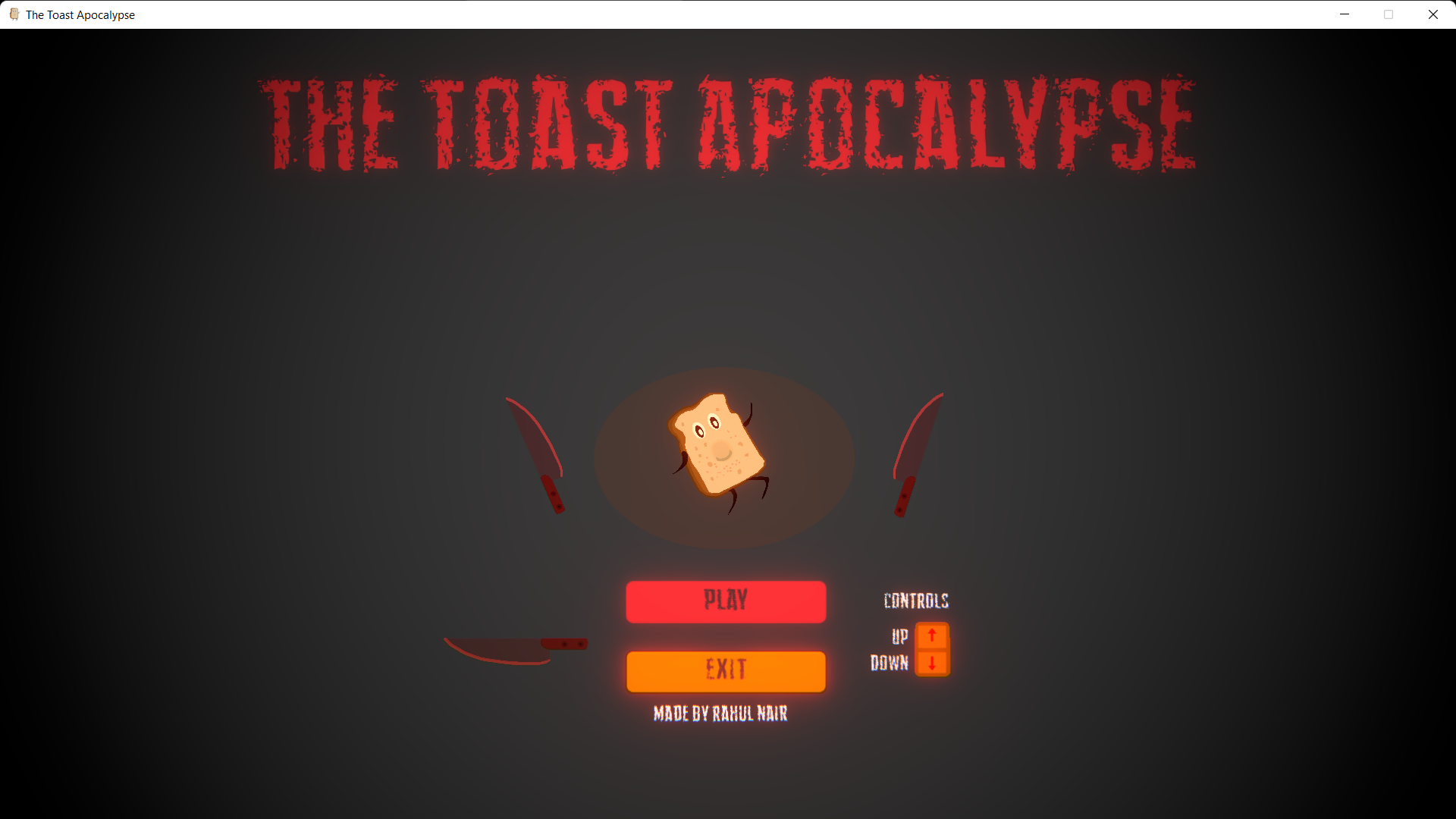Minimize The Toast Apocalypse window
The width and height of the screenshot is (1456, 819).
pyautogui.click(x=1345, y=14)
